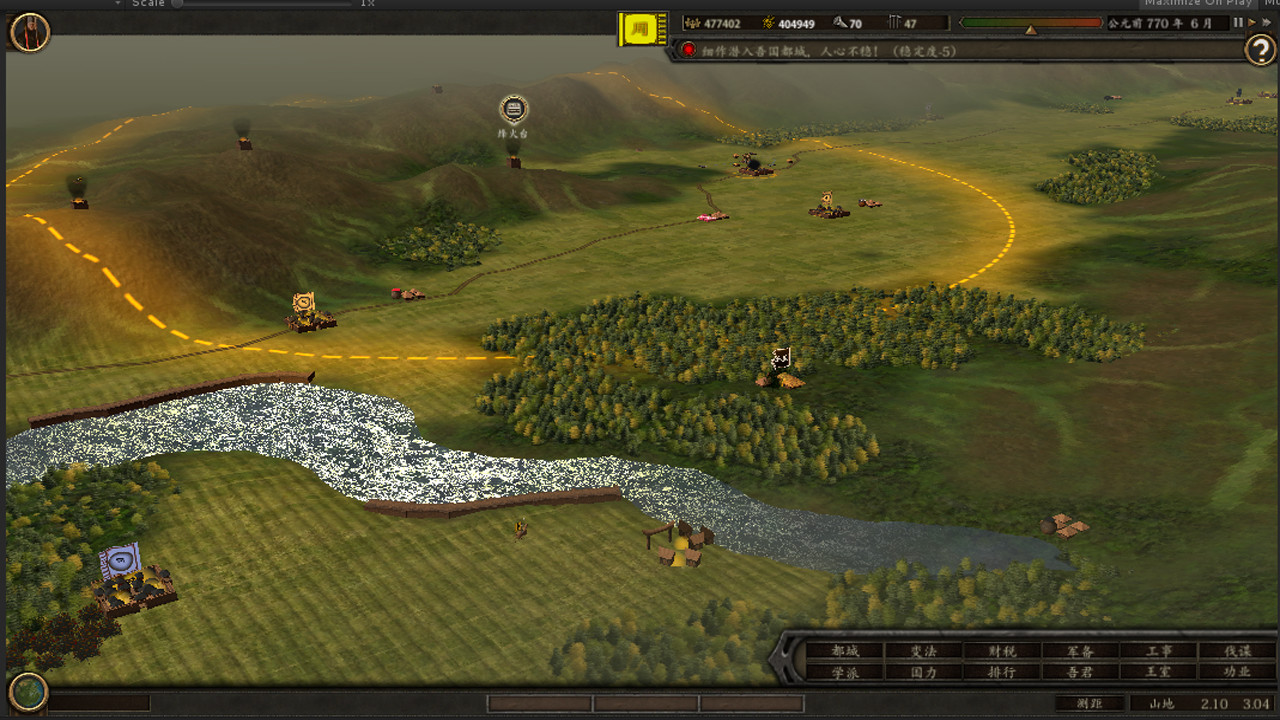View the 排行 rankings

point(1001,672)
